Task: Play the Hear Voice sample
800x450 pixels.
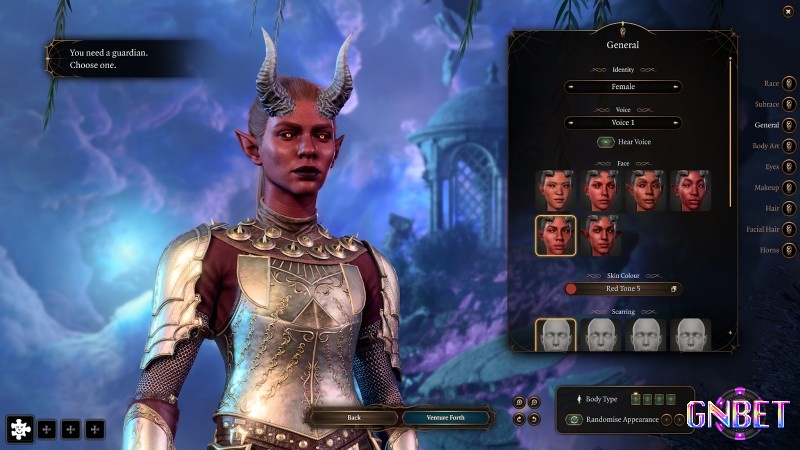Action: click(606, 142)
